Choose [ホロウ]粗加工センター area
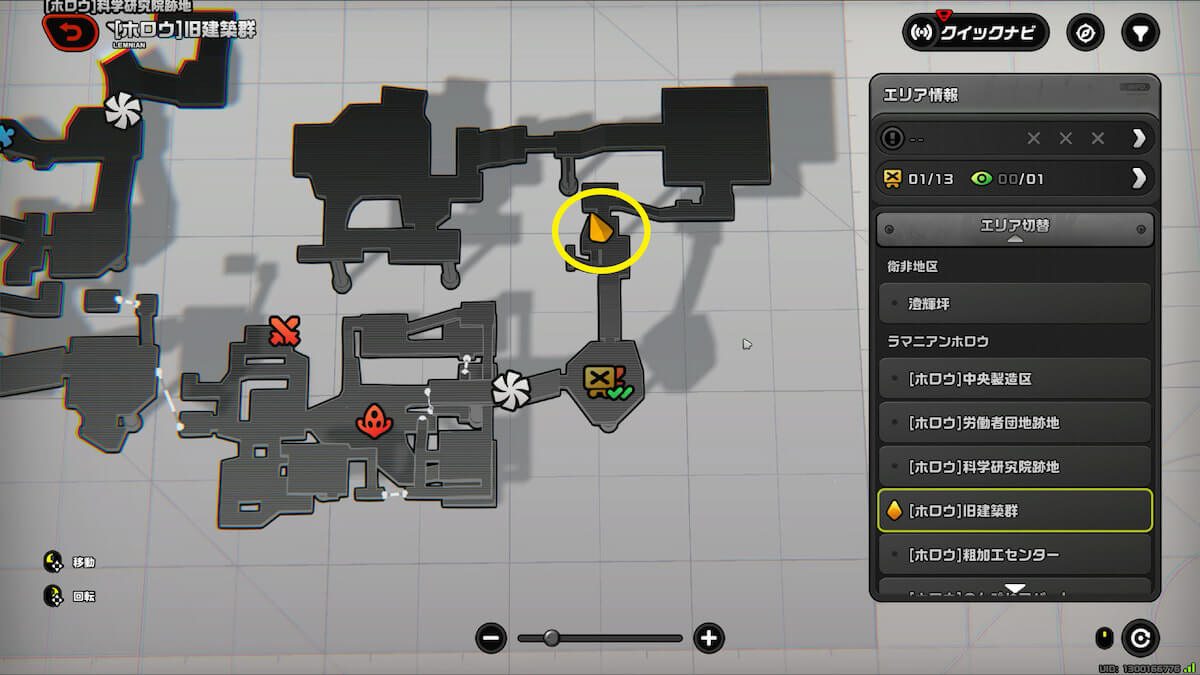The width and height of the screenshot is (1200, 675). coord(1014,555)
